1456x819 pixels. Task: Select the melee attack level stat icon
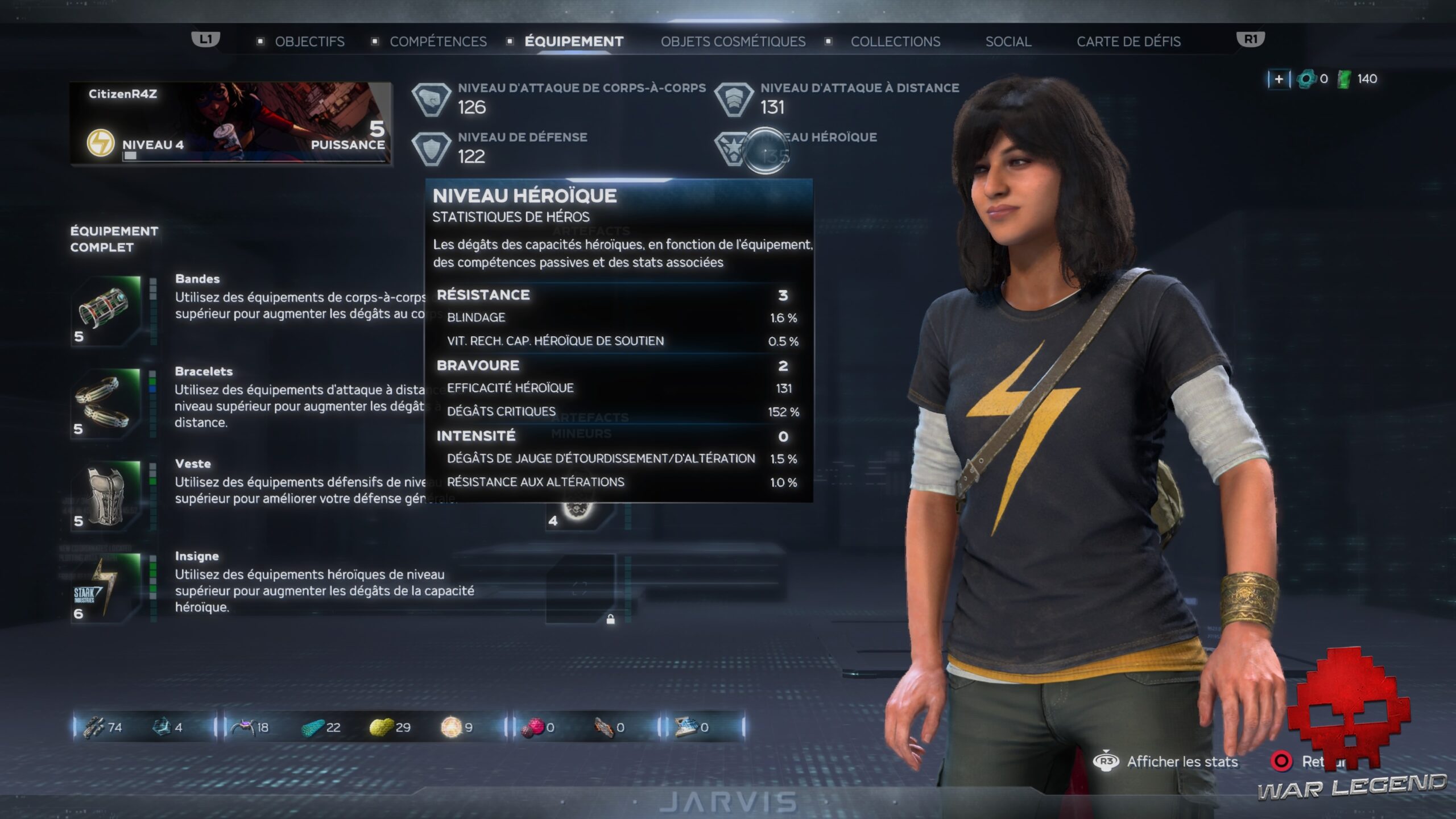pyautogui.click(x=431, y=100)
